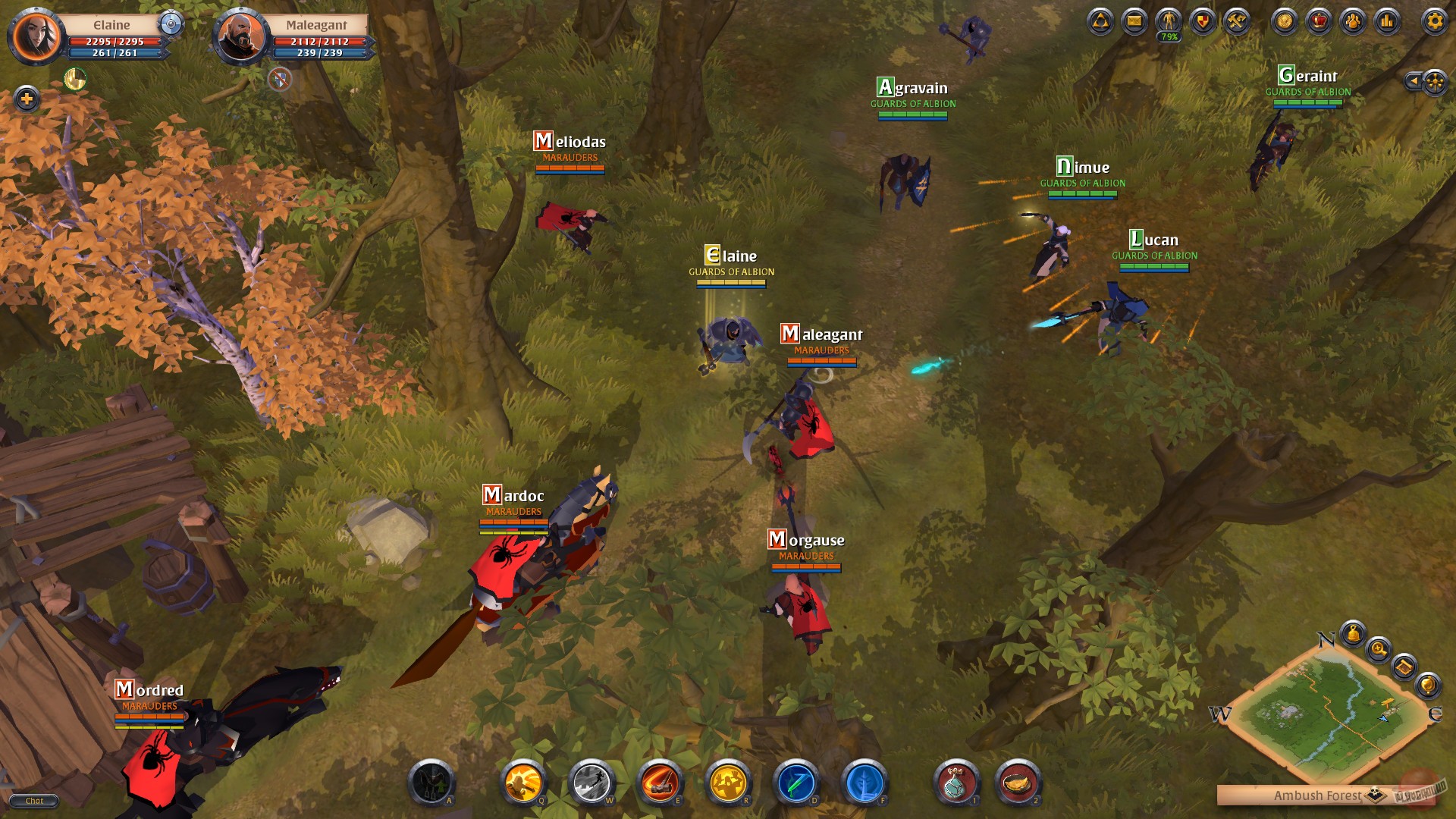This screenshot has width=1456, height=819.
Task: Use the R slot golden scream ability
Action: [x=726, y=781]
